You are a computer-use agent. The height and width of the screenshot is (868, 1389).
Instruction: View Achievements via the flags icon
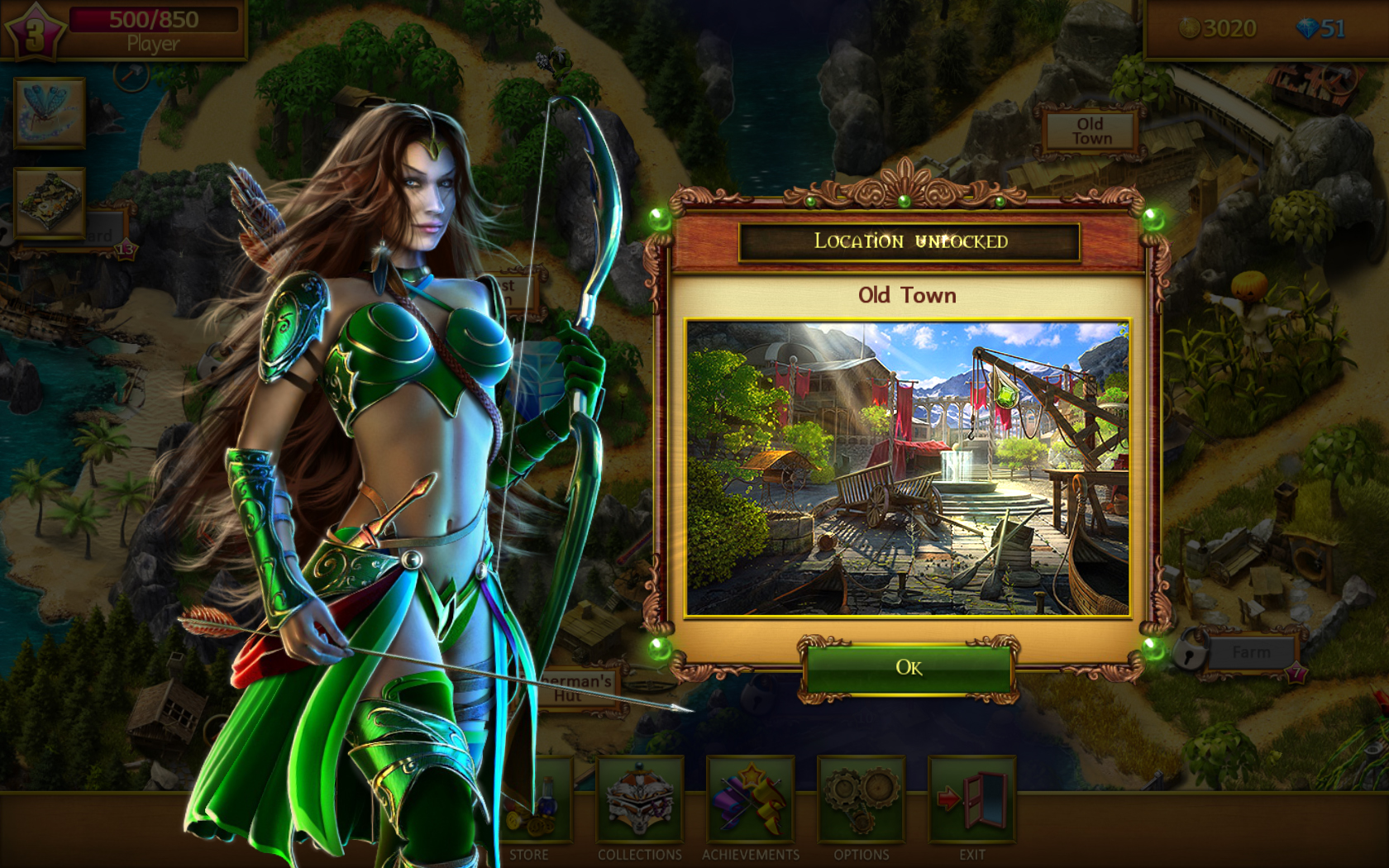[750, 801]
